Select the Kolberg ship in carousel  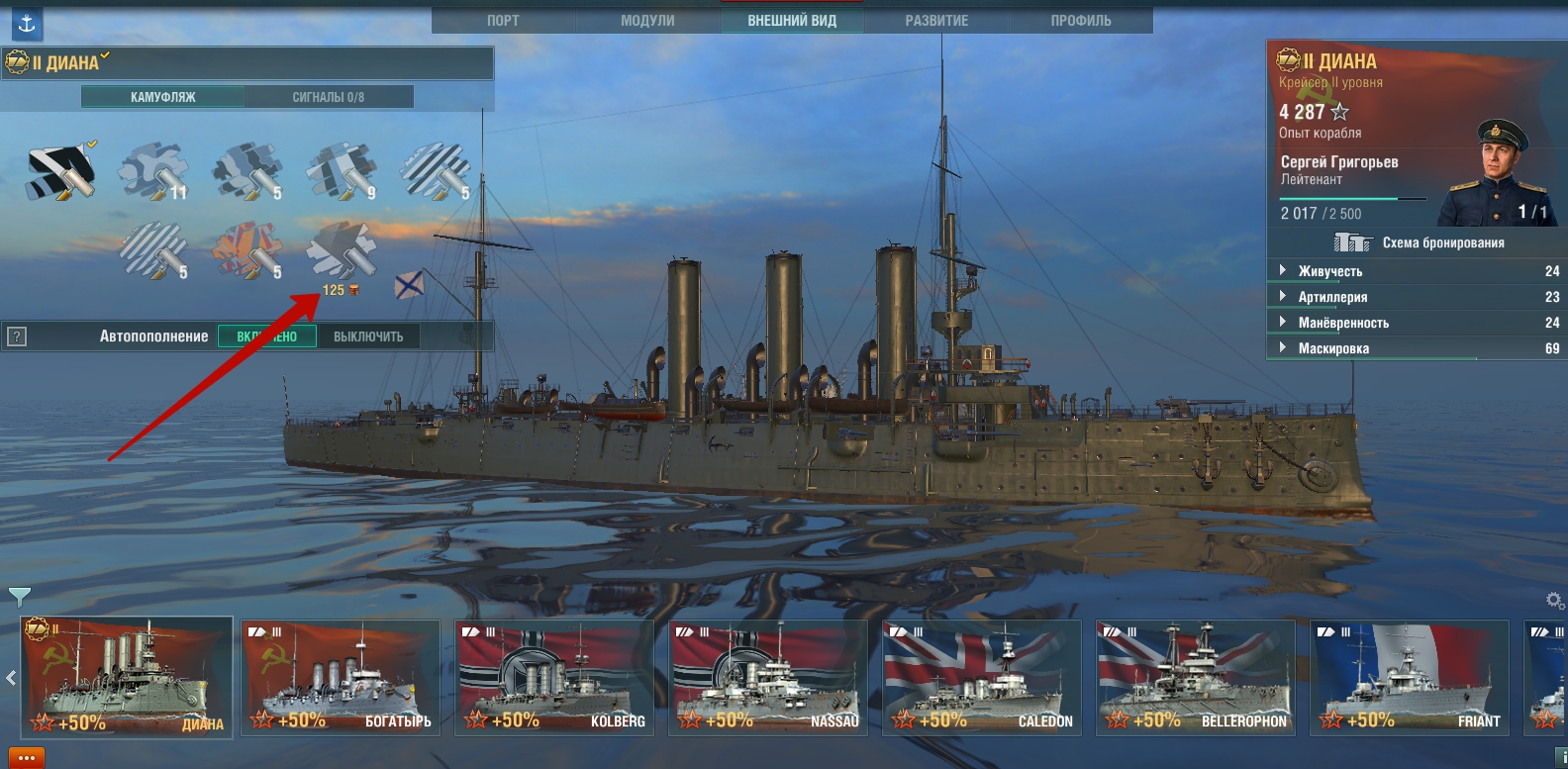(x=554, y=678)
